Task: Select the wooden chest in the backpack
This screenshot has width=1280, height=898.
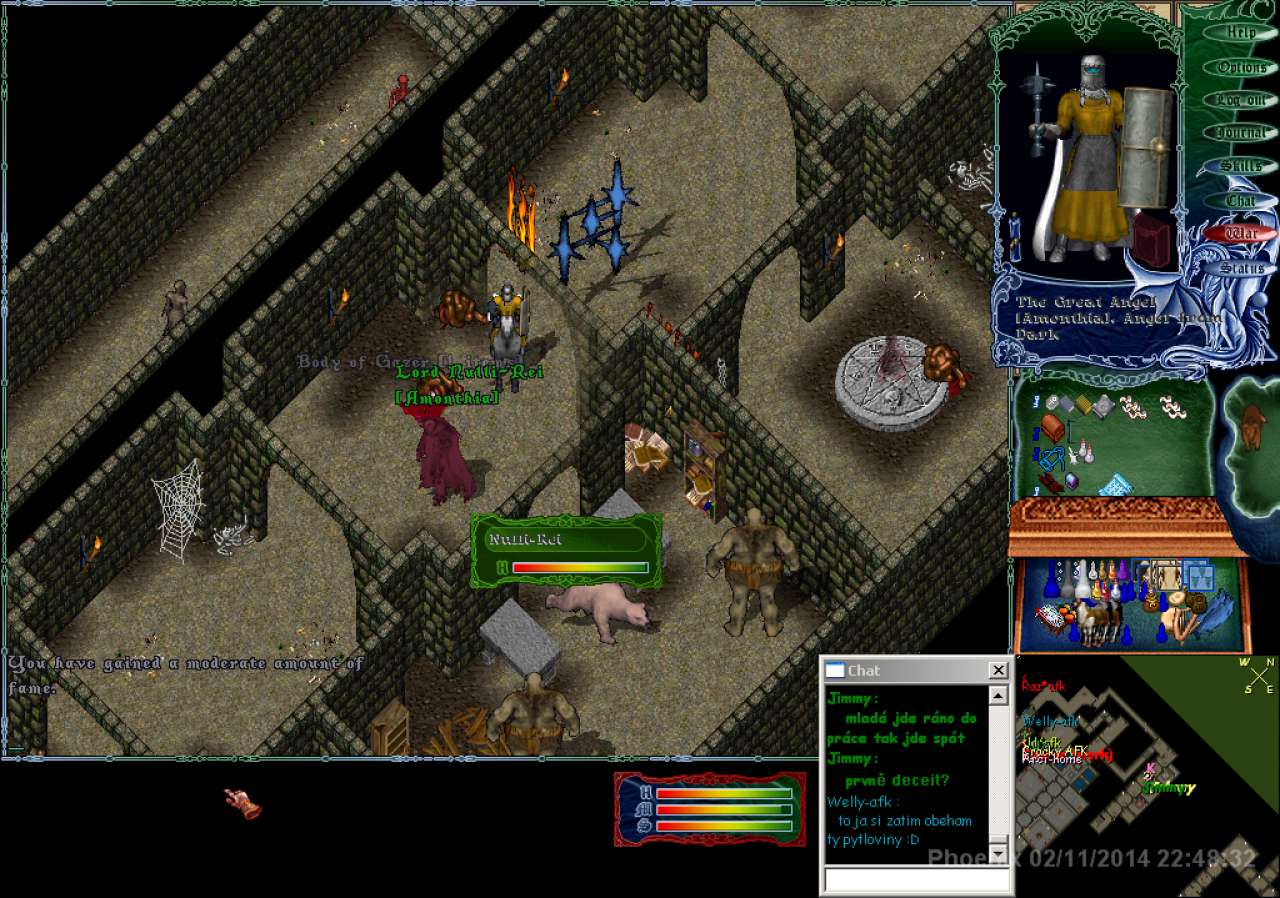Action: (1052, 428)
